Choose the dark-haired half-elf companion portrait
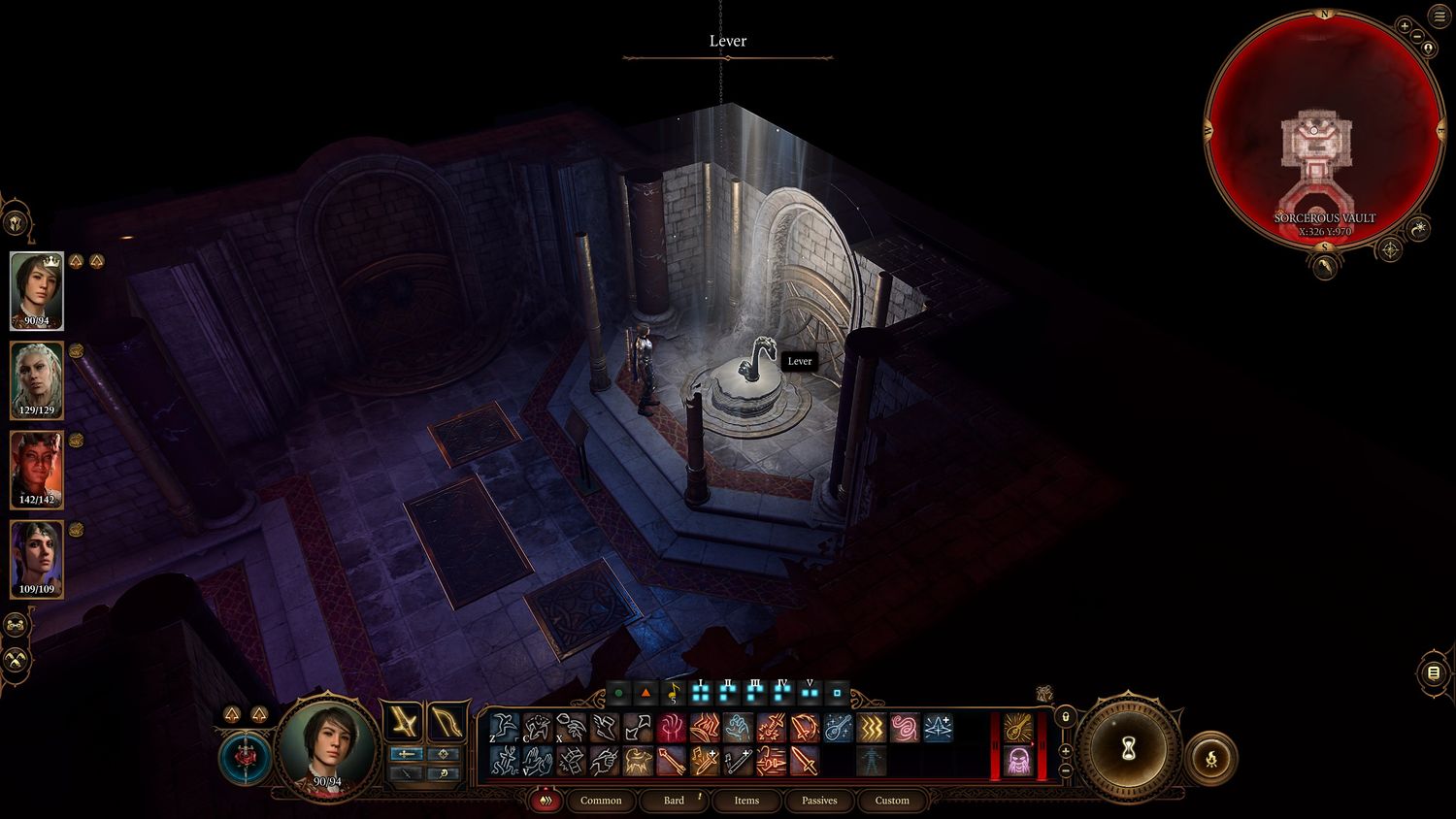Screen dimensions: 1456x819 point(37,558)
